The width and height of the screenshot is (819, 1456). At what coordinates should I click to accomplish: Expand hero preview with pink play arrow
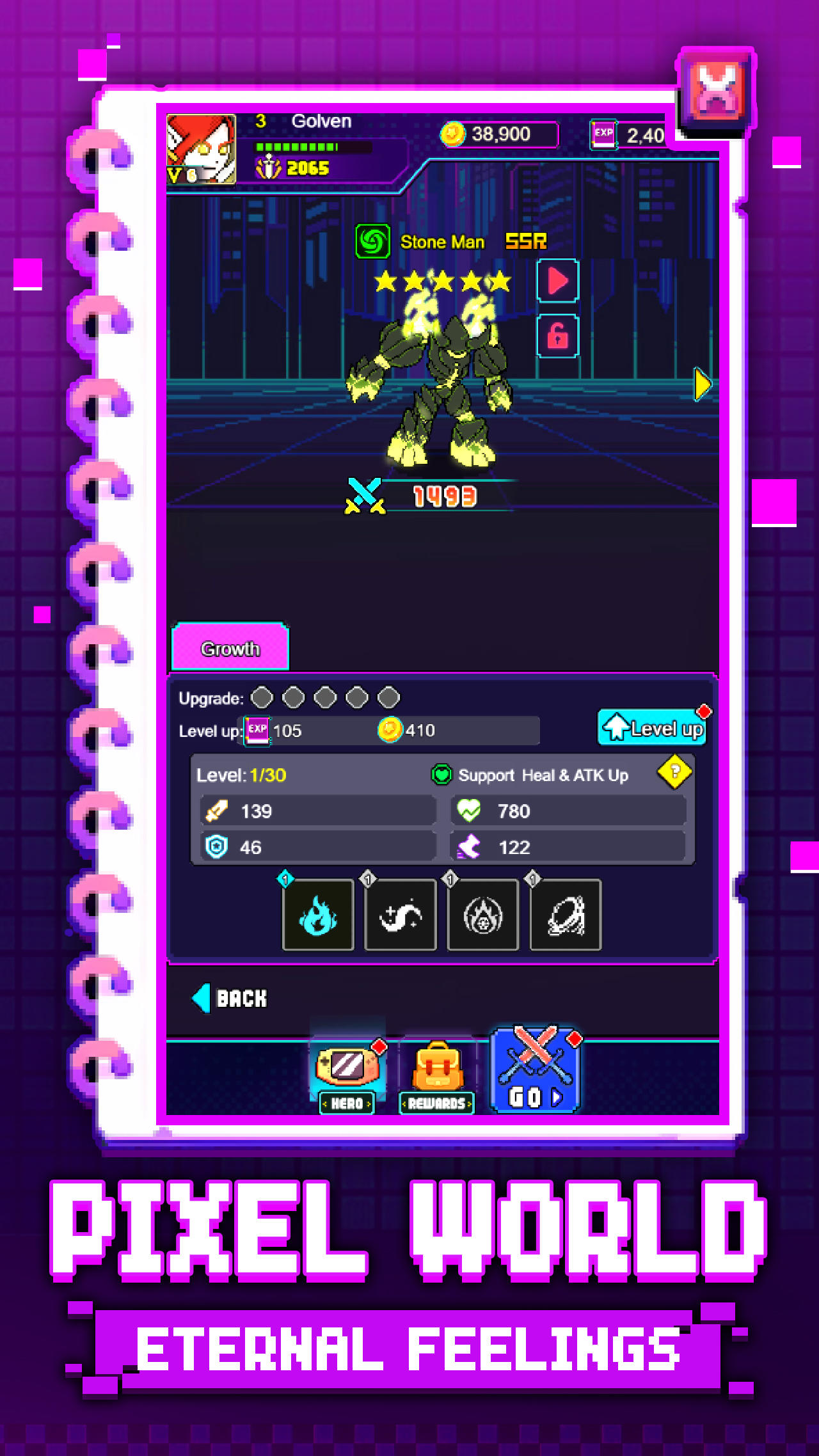pos(556,282)
